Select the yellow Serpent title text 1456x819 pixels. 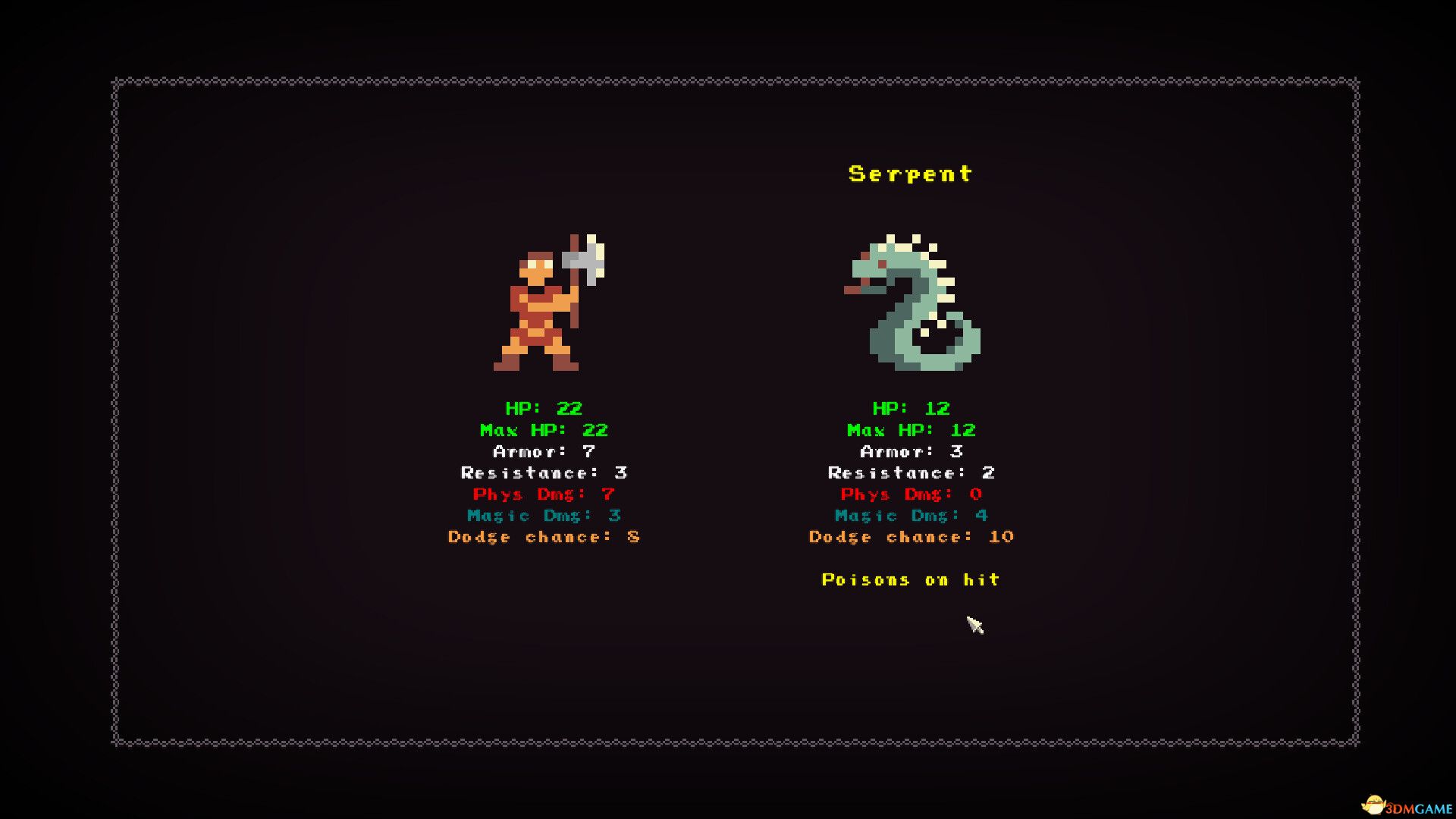909,173
